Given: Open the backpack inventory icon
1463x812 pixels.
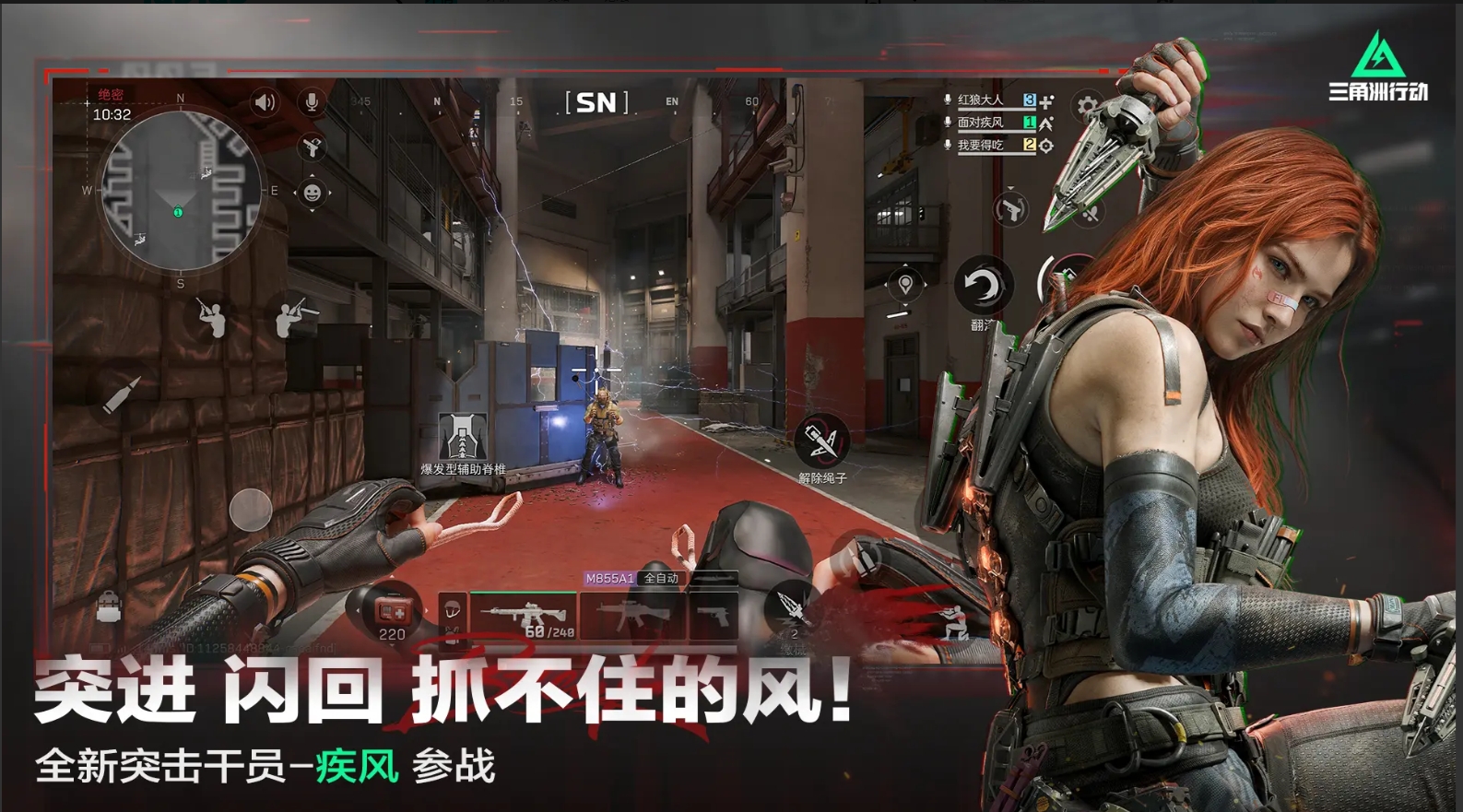Looking at the screenshot, I should 109,608.
